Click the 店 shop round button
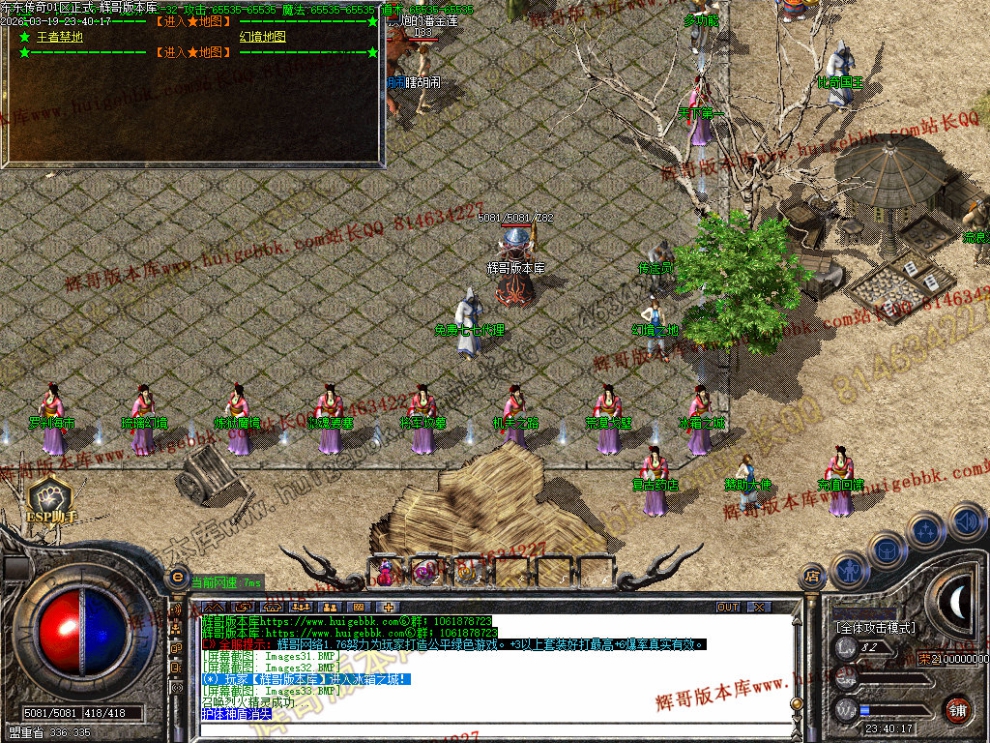The width and height of the screenshot is (990, 743). (x=812, y=577)
